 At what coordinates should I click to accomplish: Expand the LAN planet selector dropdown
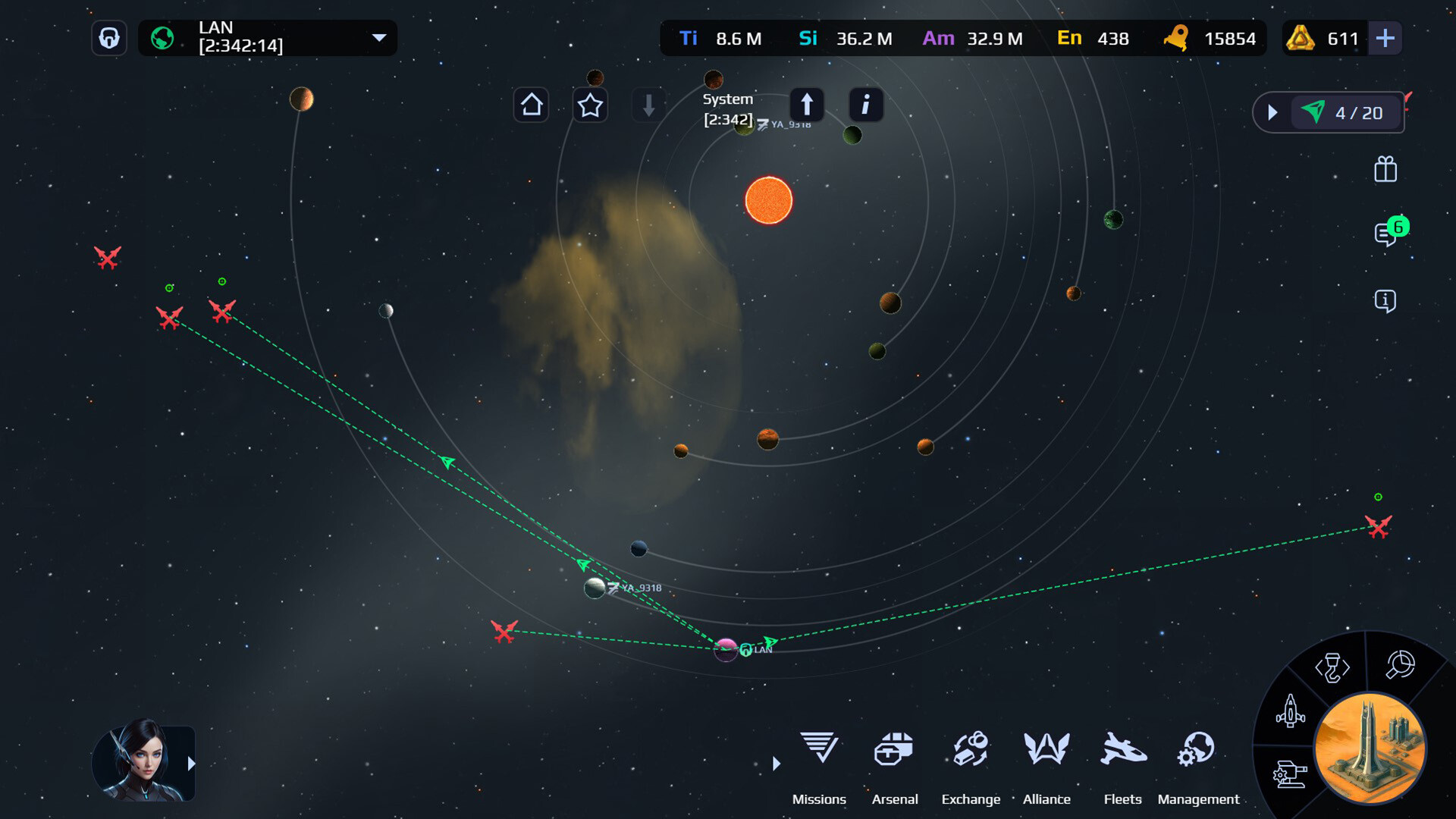point(378,38)
